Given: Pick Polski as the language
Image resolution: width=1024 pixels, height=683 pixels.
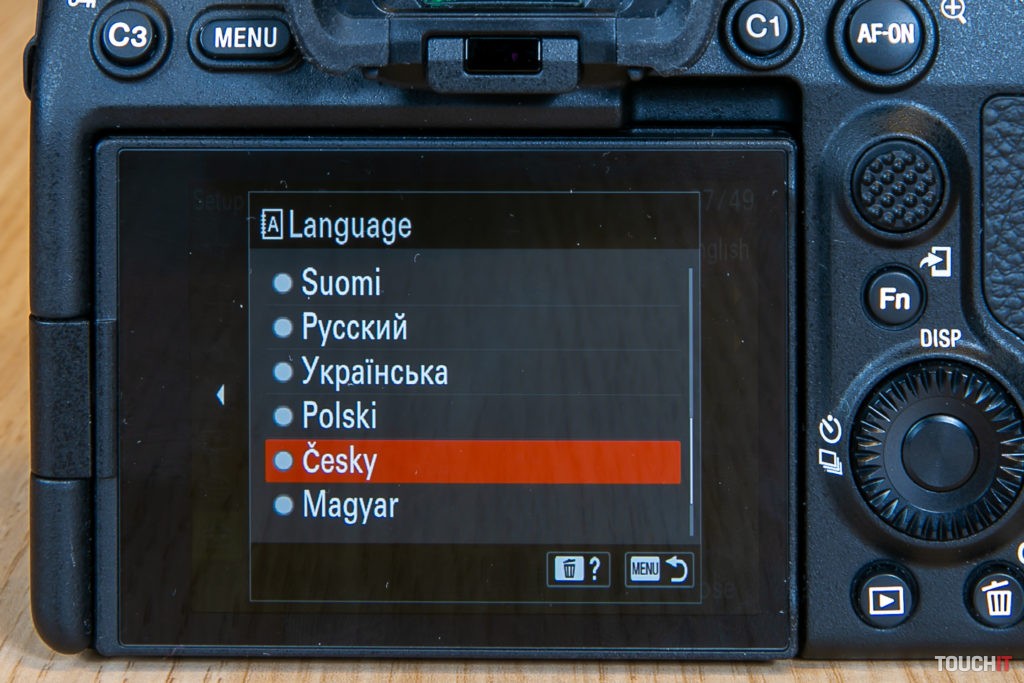Looking at the screenshot, I should [339, 416].
